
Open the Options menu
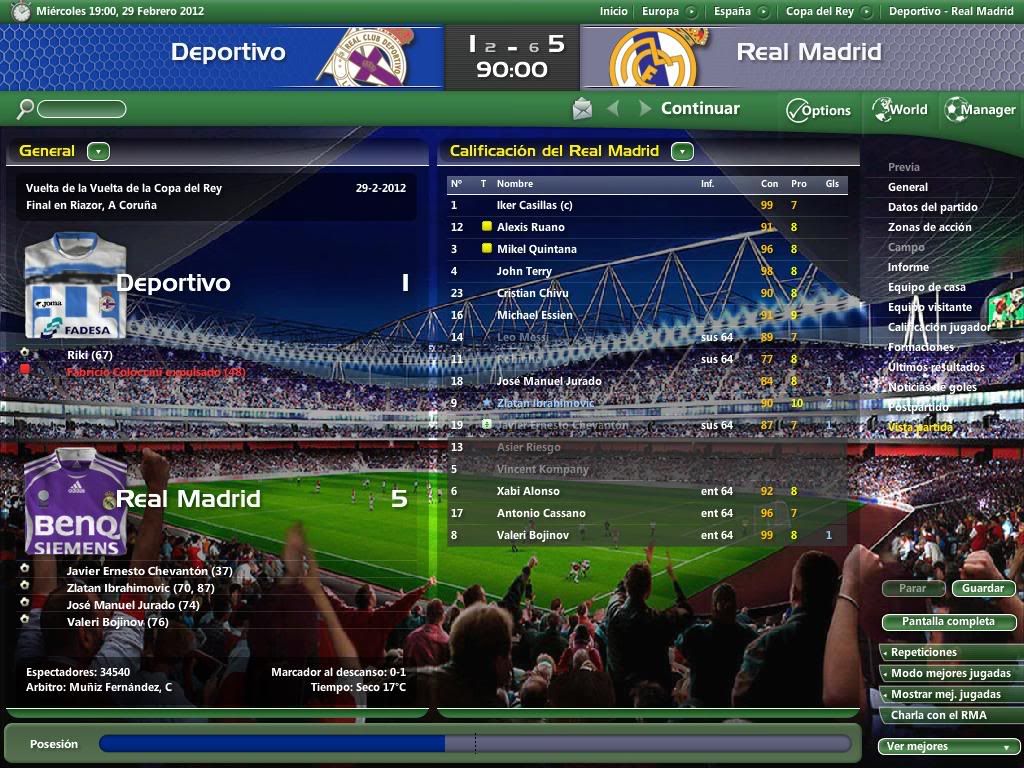coord(818,110)
